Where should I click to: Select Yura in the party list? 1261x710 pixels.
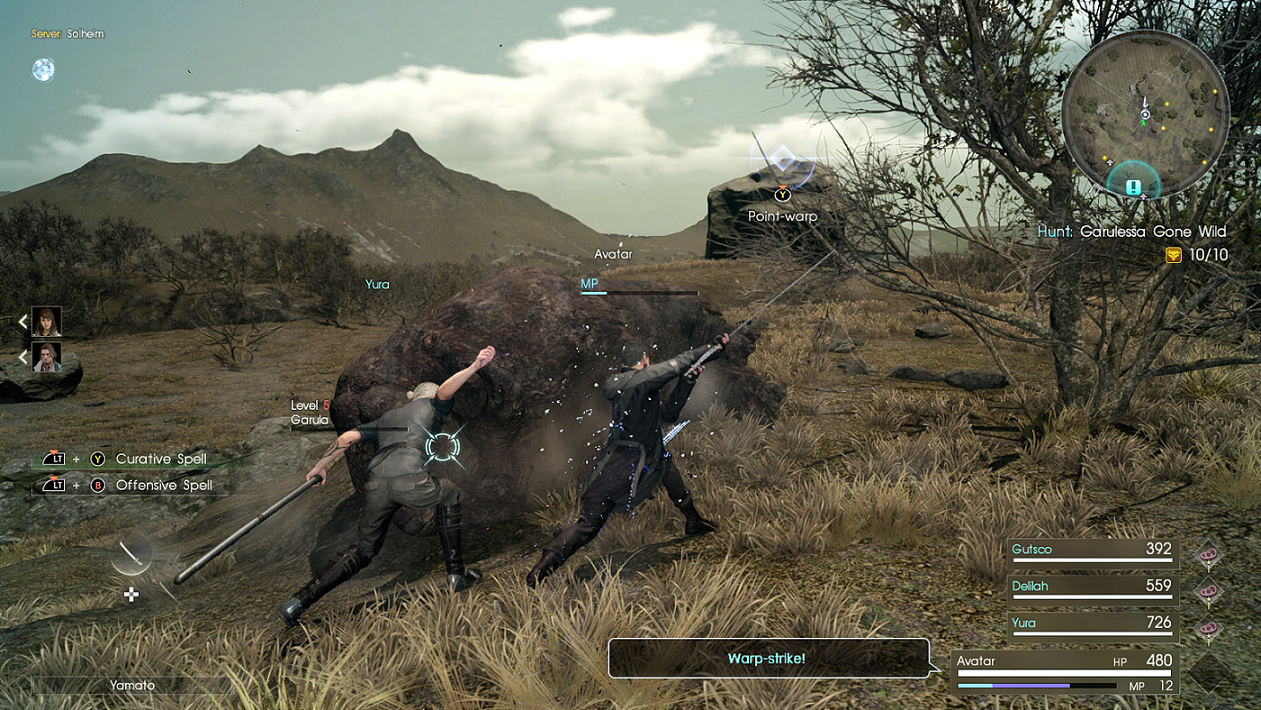click(x=1092, y=625)
